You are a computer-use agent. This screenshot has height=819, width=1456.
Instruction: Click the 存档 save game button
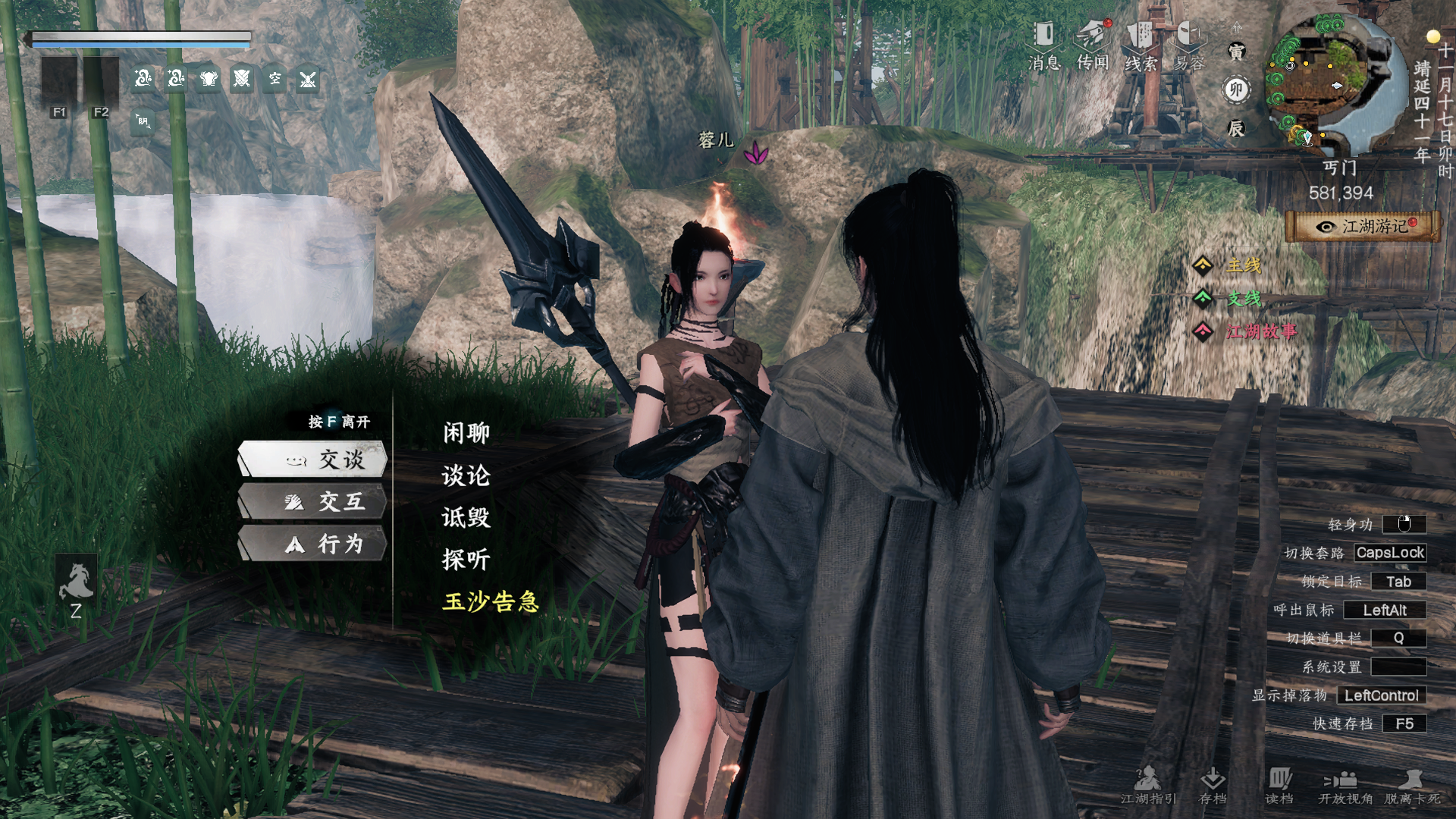click(1213, 785)
